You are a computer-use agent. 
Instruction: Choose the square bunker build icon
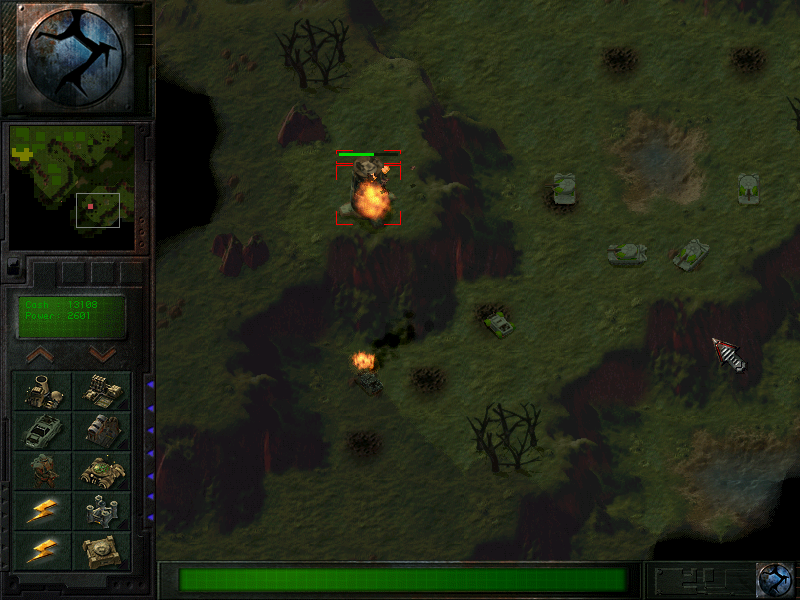point(102,551)
